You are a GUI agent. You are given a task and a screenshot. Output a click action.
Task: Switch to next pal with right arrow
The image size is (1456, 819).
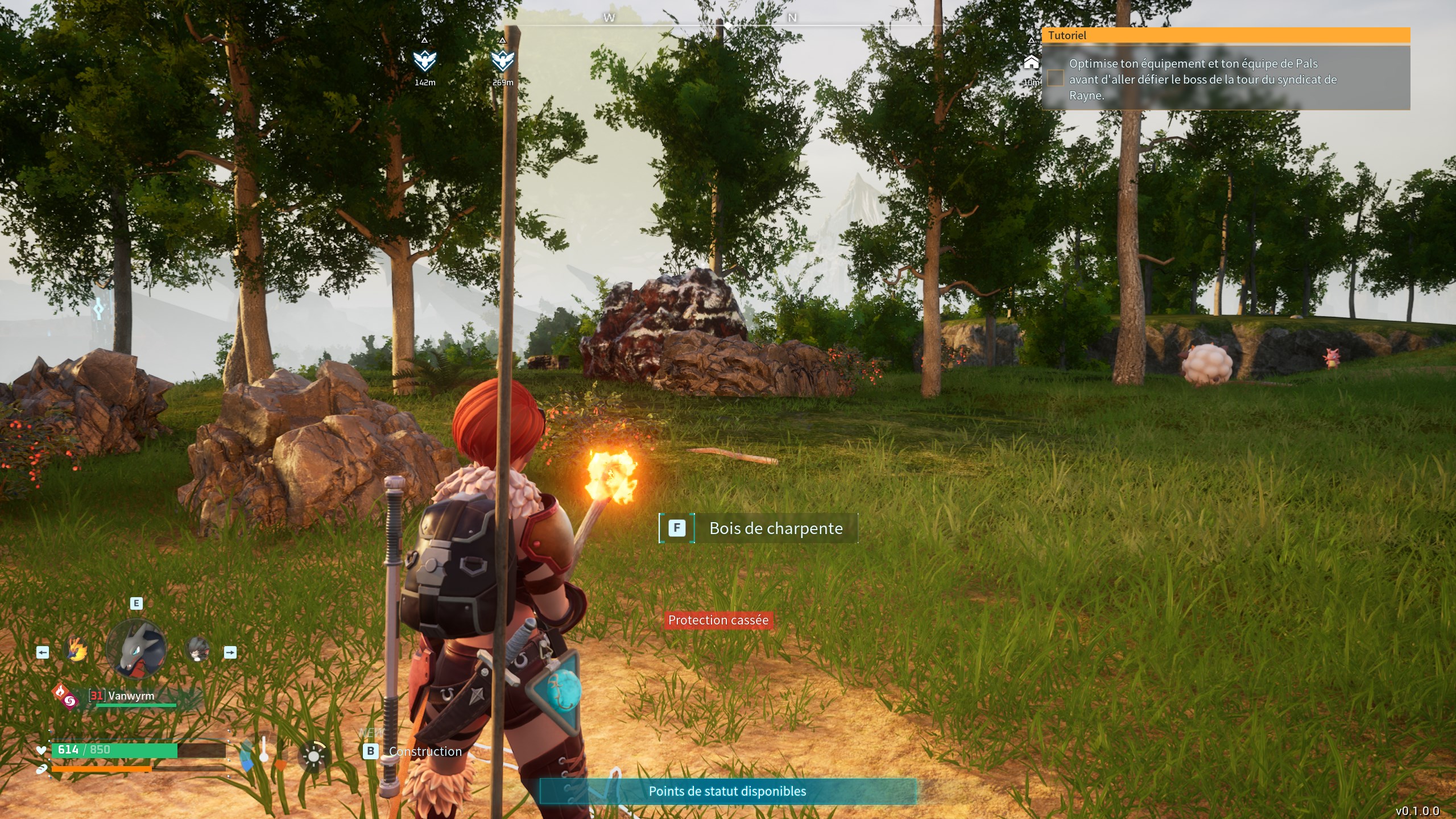click(x=230, y=652)
